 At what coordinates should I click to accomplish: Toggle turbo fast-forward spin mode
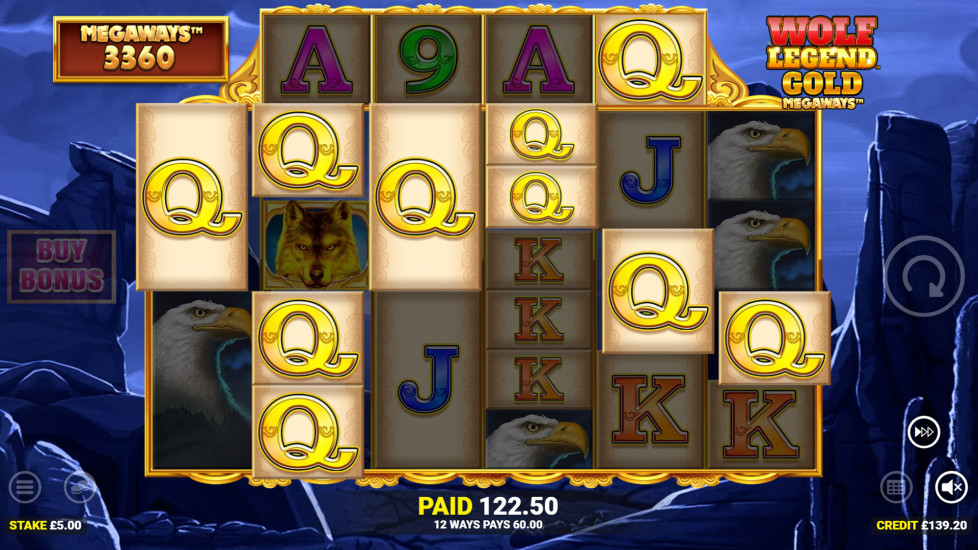coord(923,432)
